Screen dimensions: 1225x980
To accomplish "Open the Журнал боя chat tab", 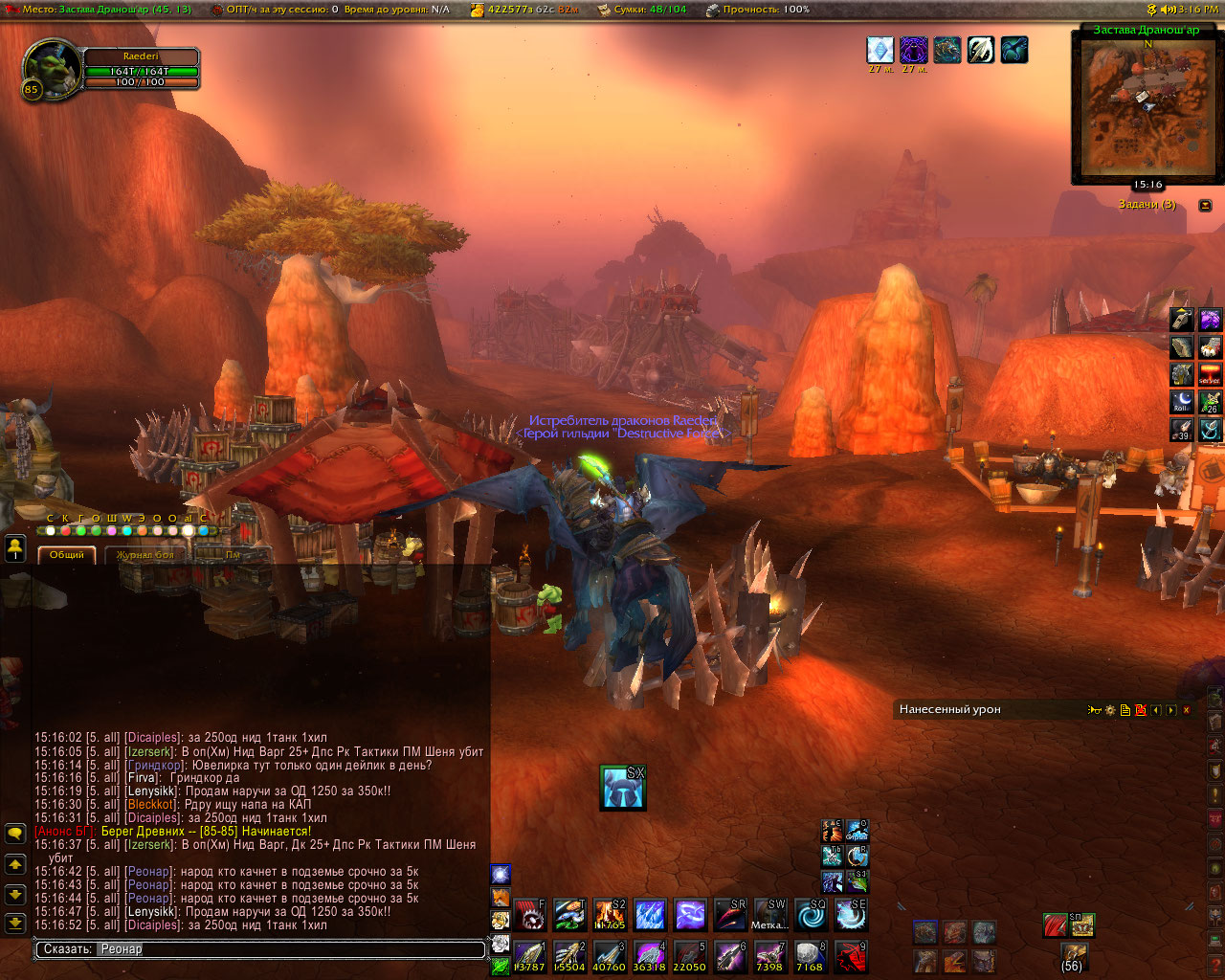I will click(145, 554).
